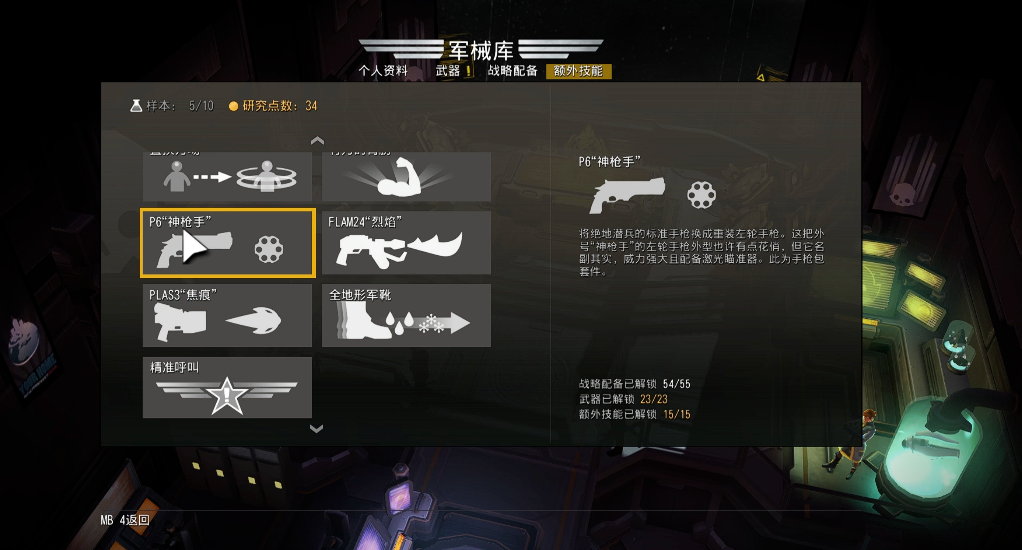This screenshot has height=550, width=1022.
Task: Select the perk tile with two soldier figures
Action: [227, 177]
